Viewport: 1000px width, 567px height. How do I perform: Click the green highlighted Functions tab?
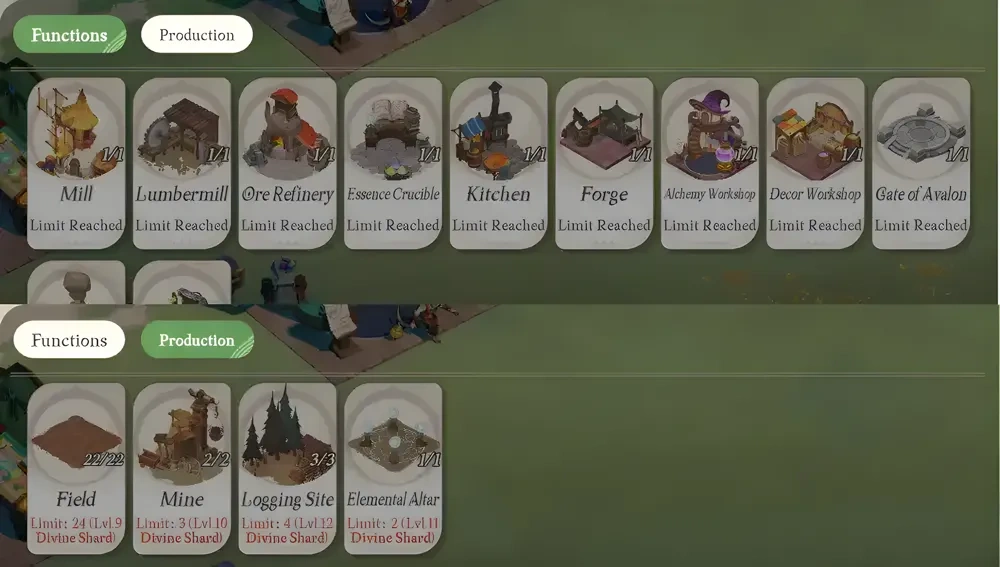tap(69, 35)
